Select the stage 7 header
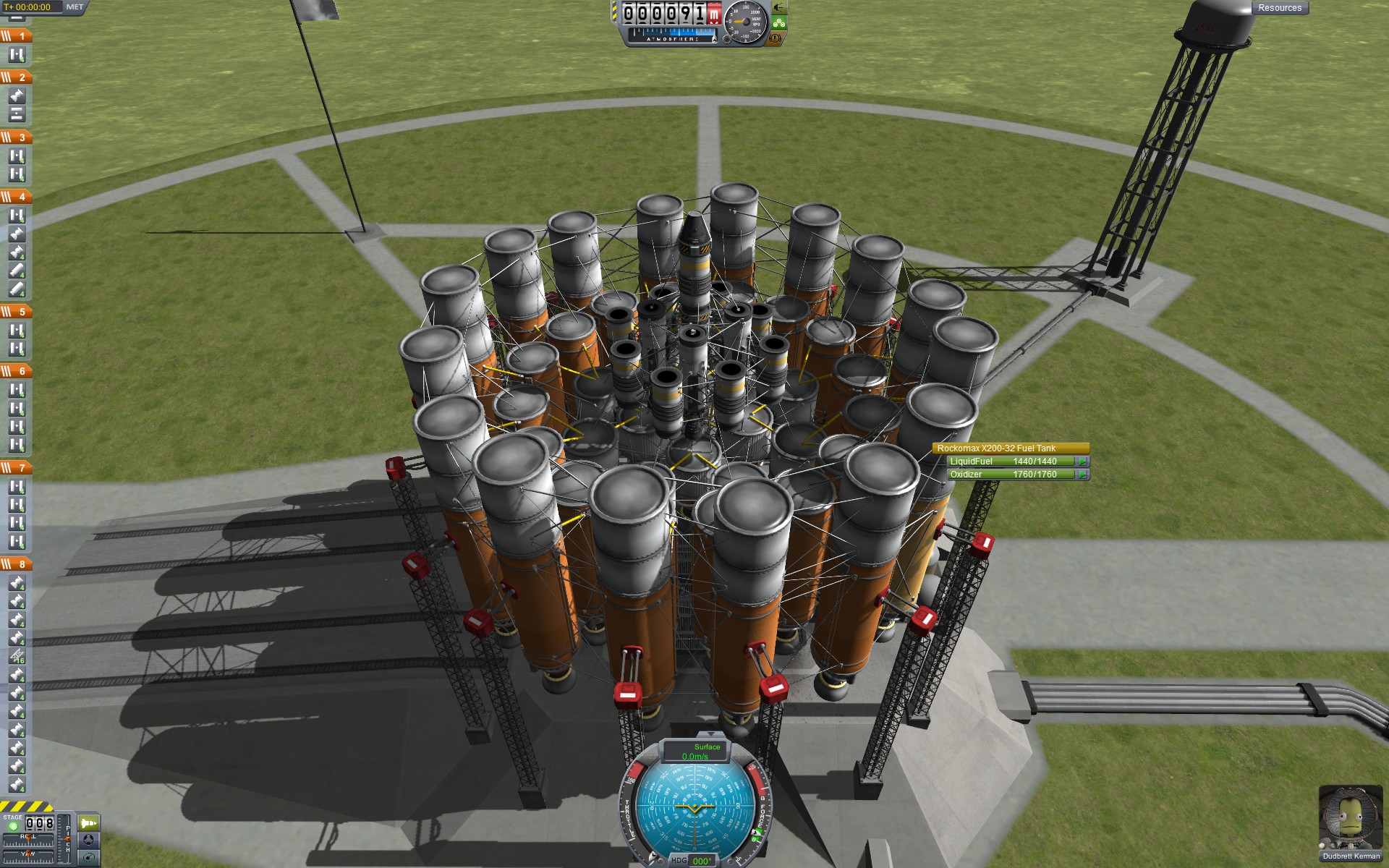Image resolution: width=1389 pixels, height=868 pixels. pos(16,467)
